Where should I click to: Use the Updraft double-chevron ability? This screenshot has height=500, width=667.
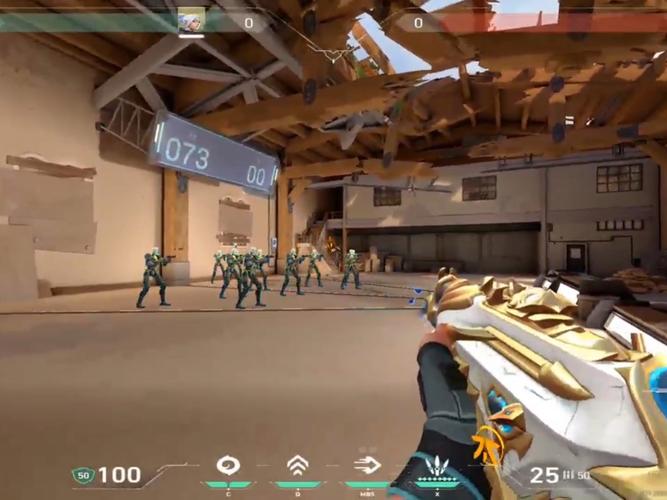click(x=297, y=465)
